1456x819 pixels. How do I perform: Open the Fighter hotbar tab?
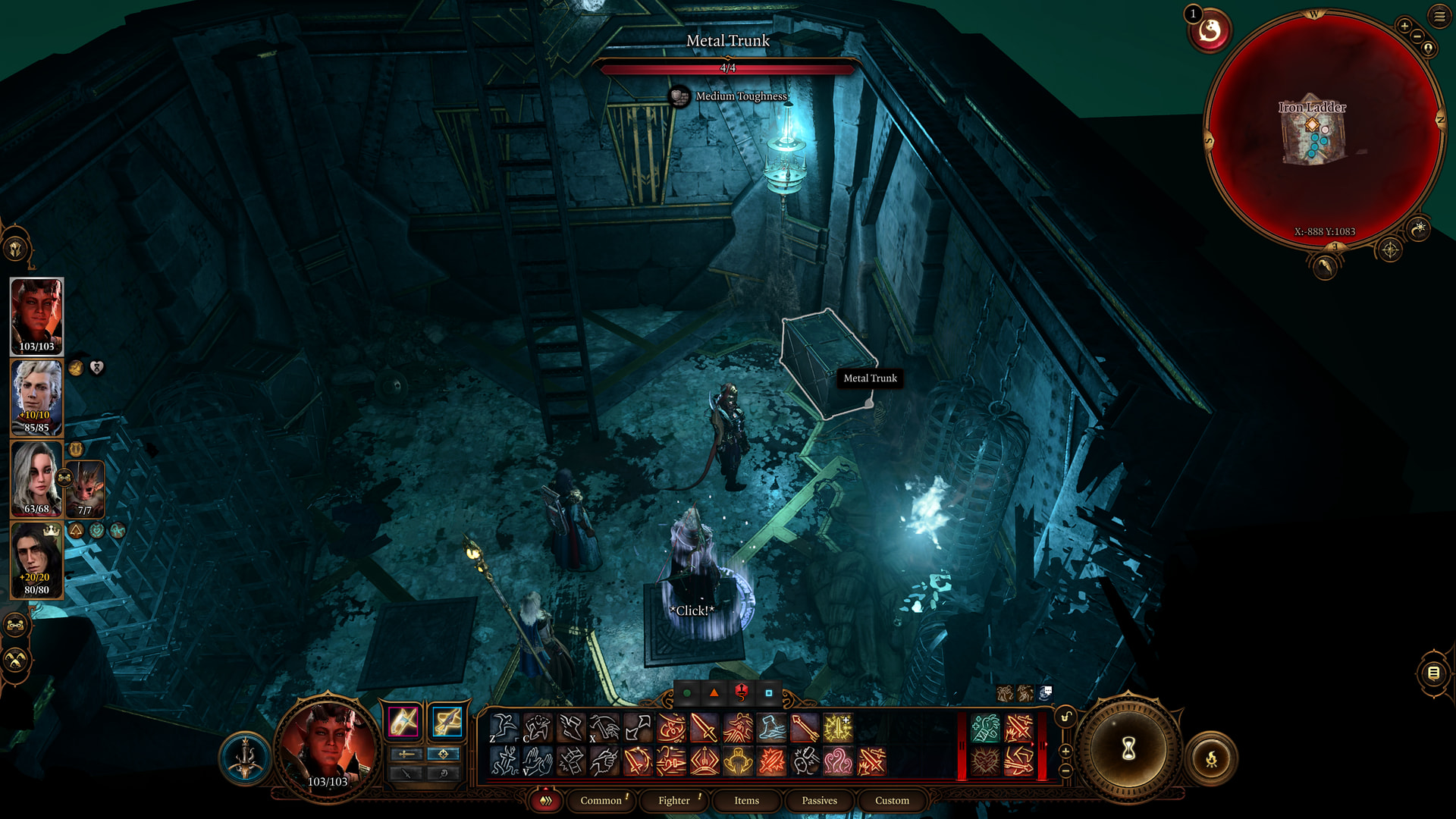pos(674,800)
